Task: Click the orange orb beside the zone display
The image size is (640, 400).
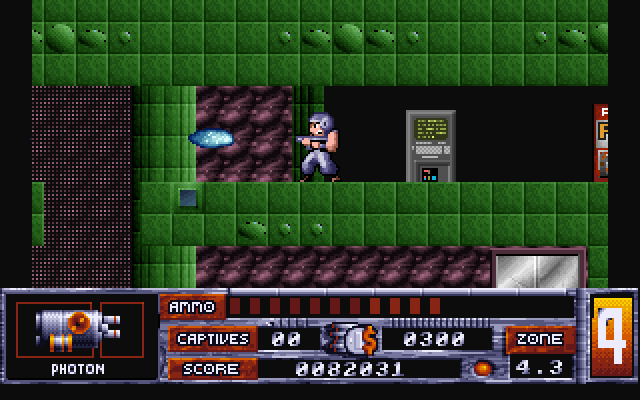Action: [x=483, y=368]
